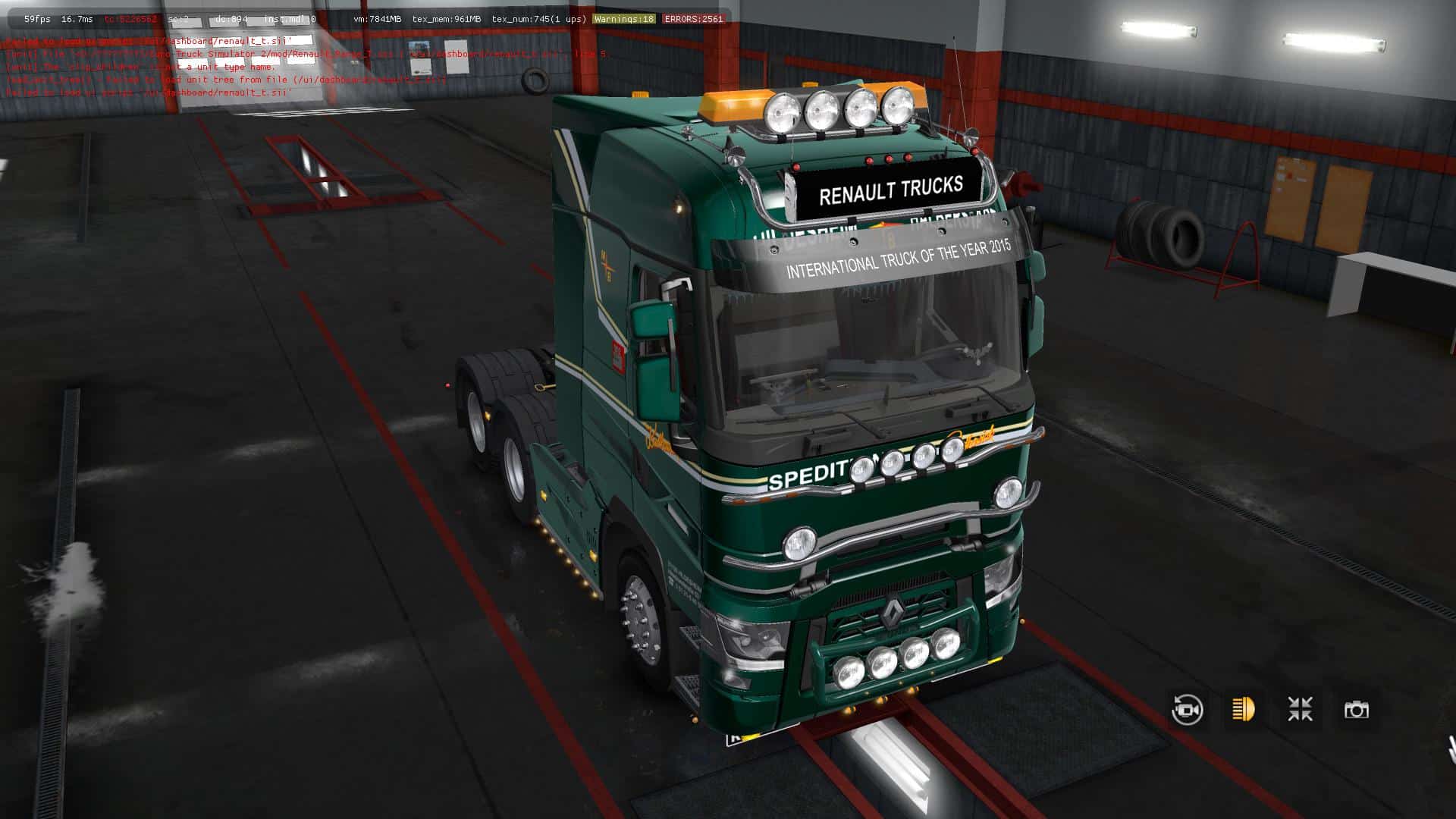Toggle the rotating camera view icon
1456x819 pixels.
pos(1187,710)
